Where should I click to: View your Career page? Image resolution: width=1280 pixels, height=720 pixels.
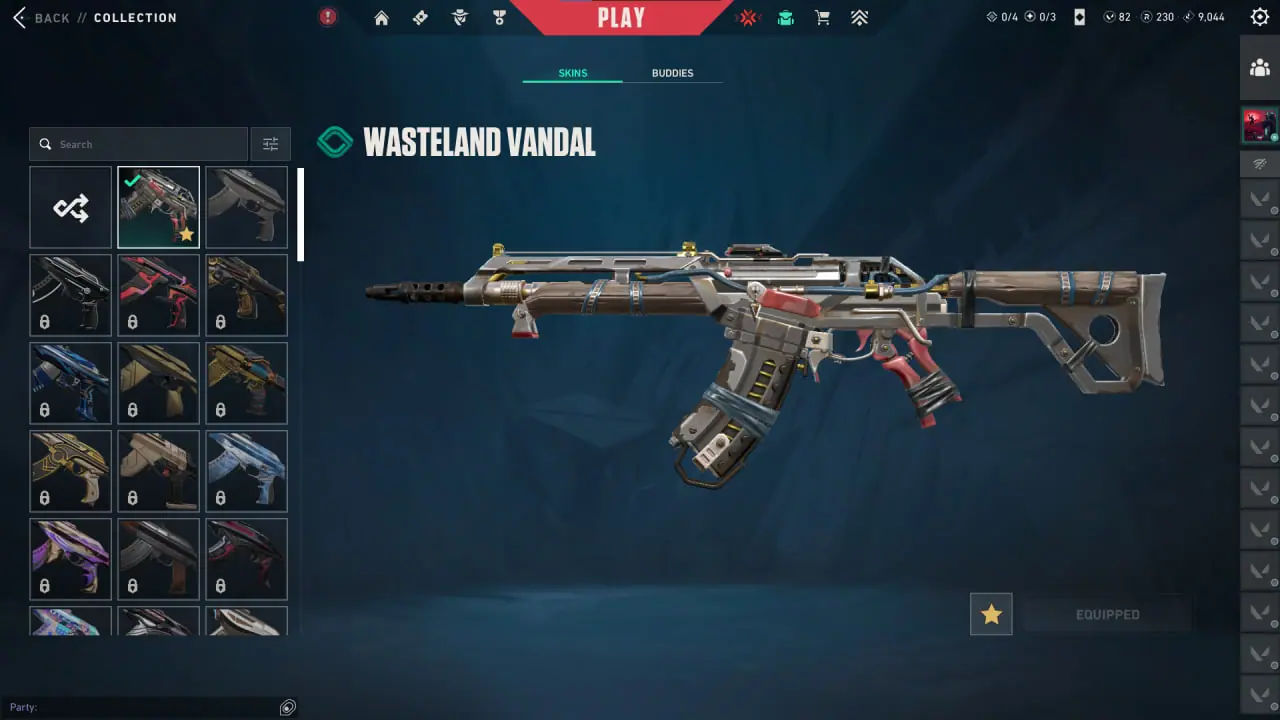499,17
